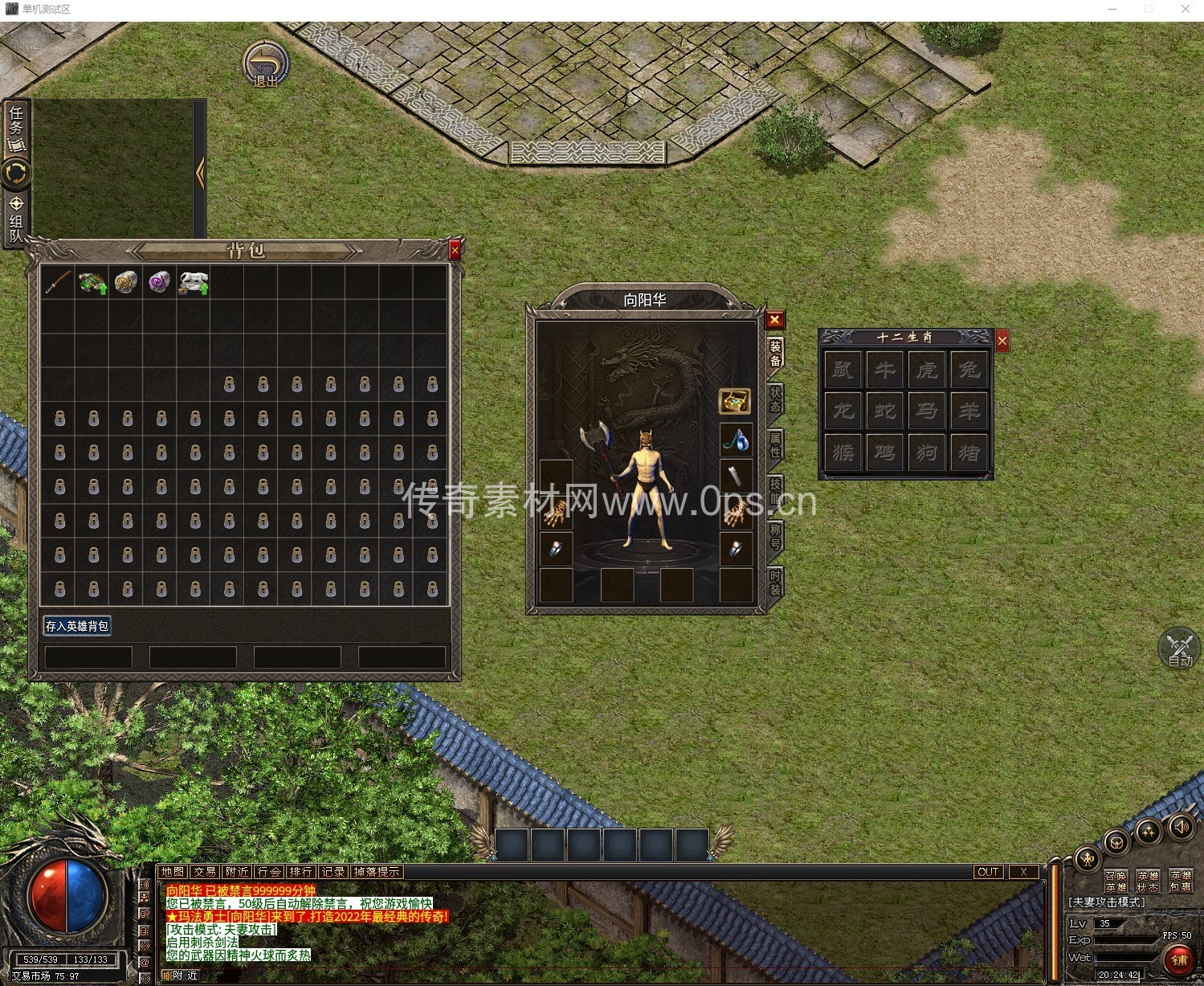
Task: Switch to the 状态 status tab
Action: coord(775,399)
